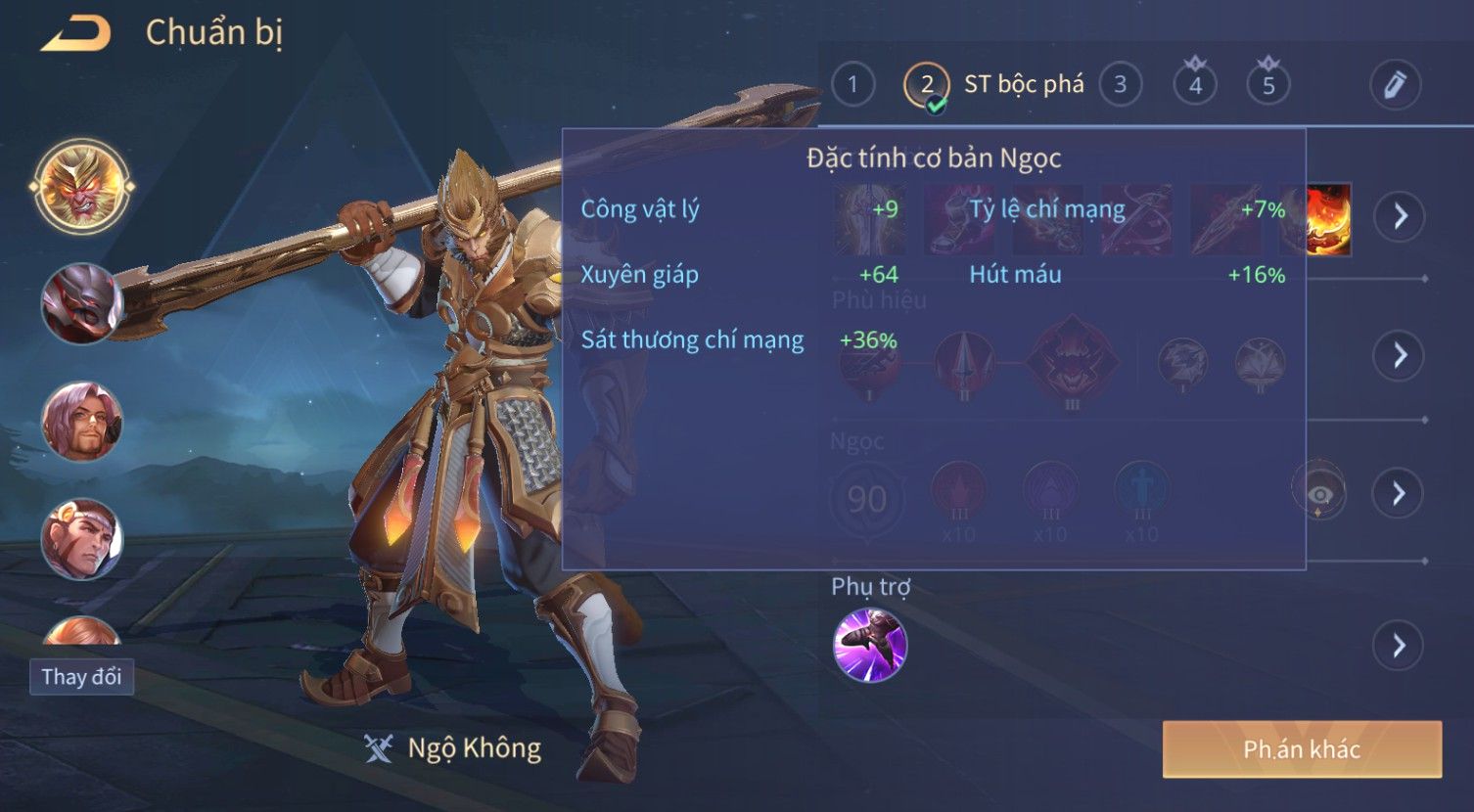The height and width of the screenshot is (812, 1474).
Task: Tap the Phán khác button
Action: pyautogui.click(x=1302, y=749)
